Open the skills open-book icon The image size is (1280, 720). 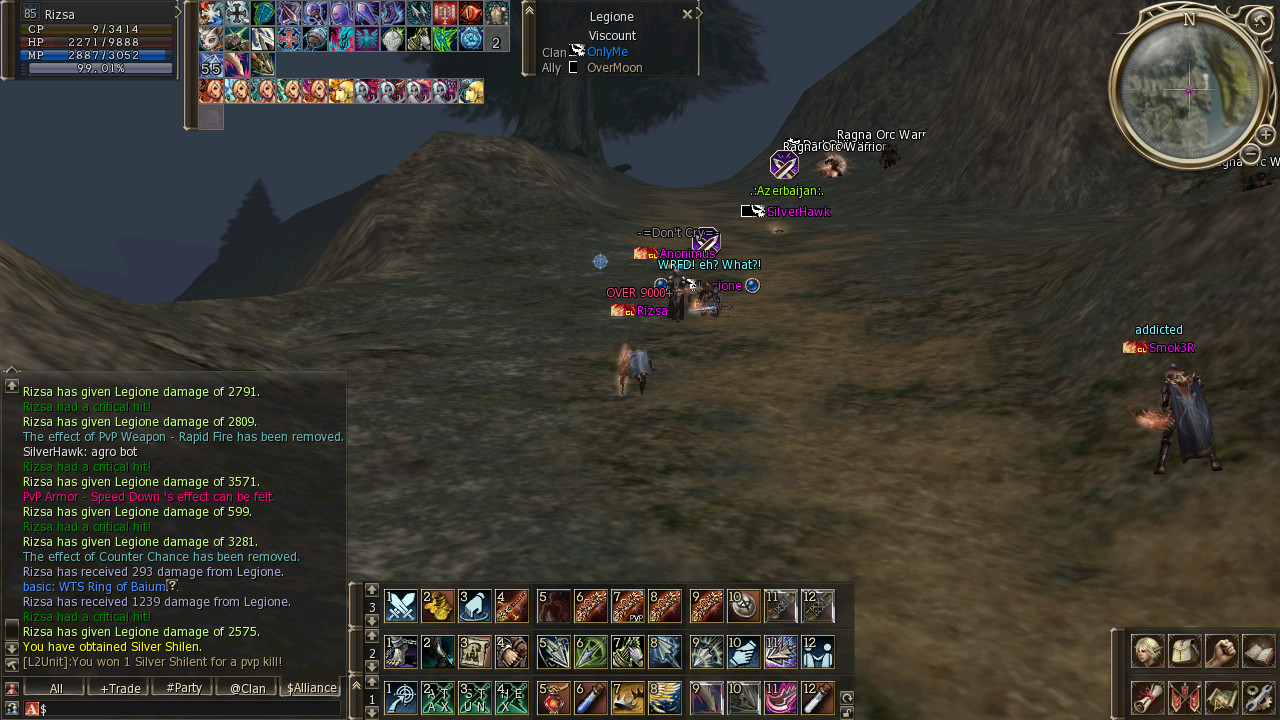click(x=1259, y=651)
